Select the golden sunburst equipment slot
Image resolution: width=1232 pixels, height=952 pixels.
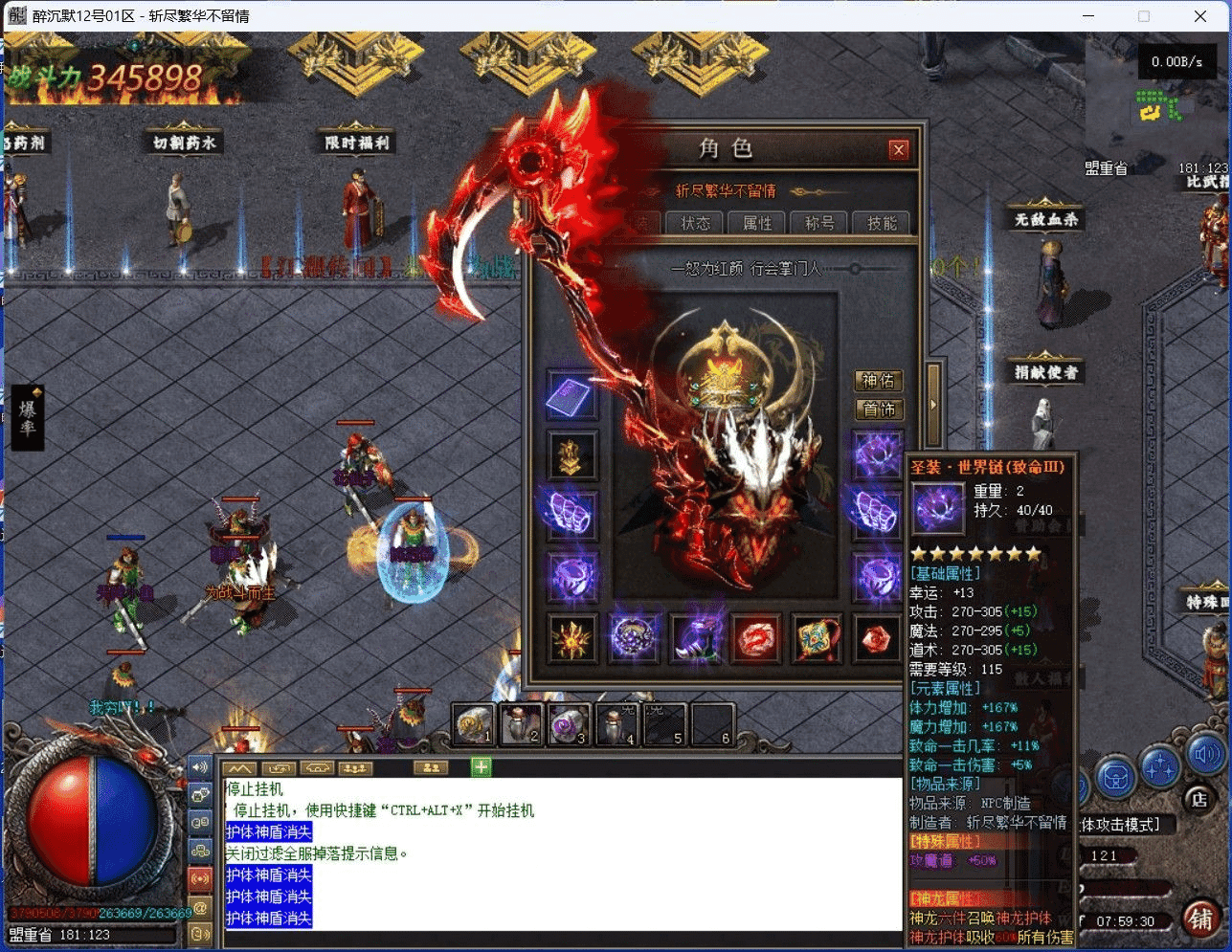(x=572, y=639)
